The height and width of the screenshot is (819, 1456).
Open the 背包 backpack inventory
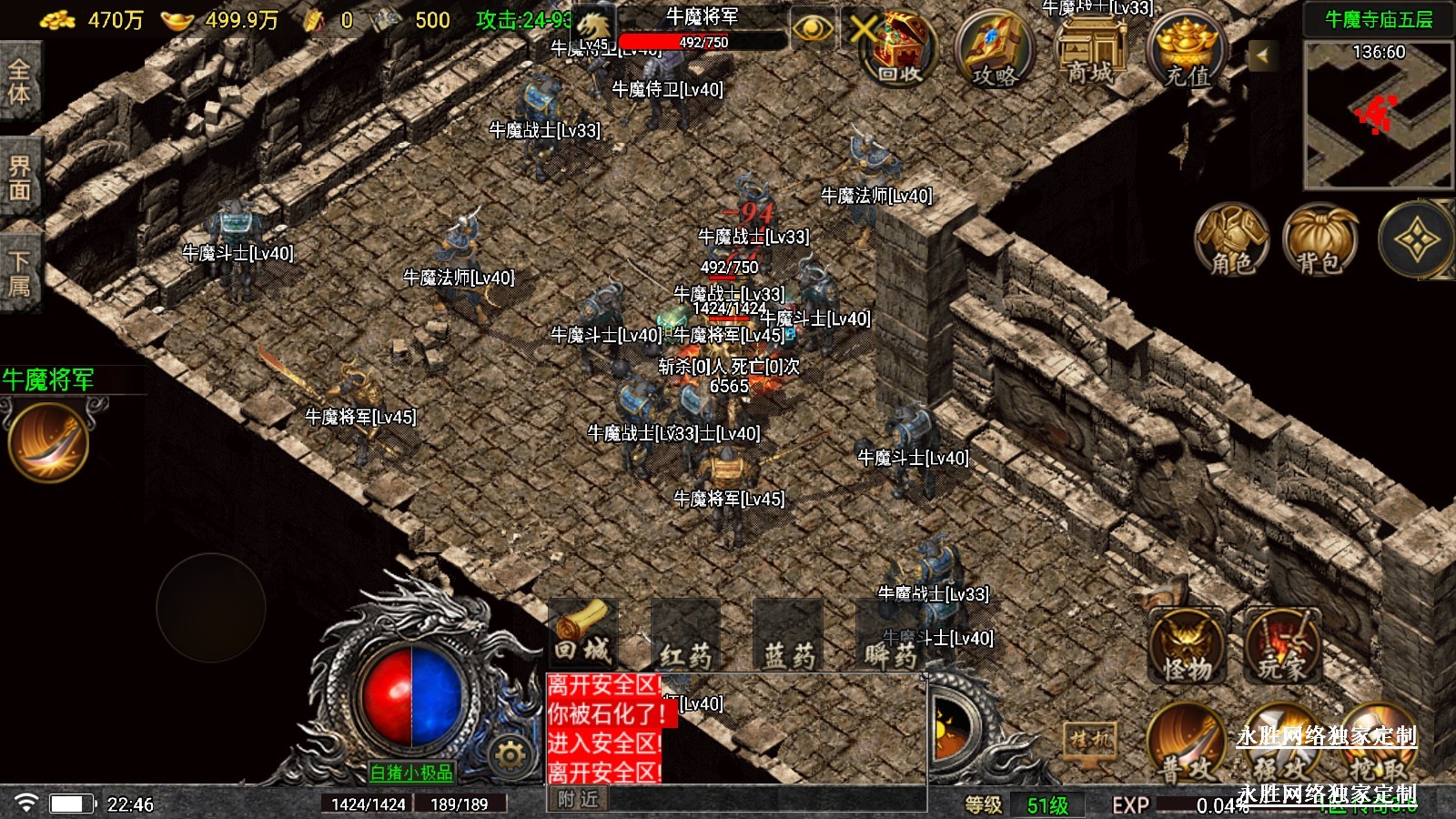pos(1319,240)
